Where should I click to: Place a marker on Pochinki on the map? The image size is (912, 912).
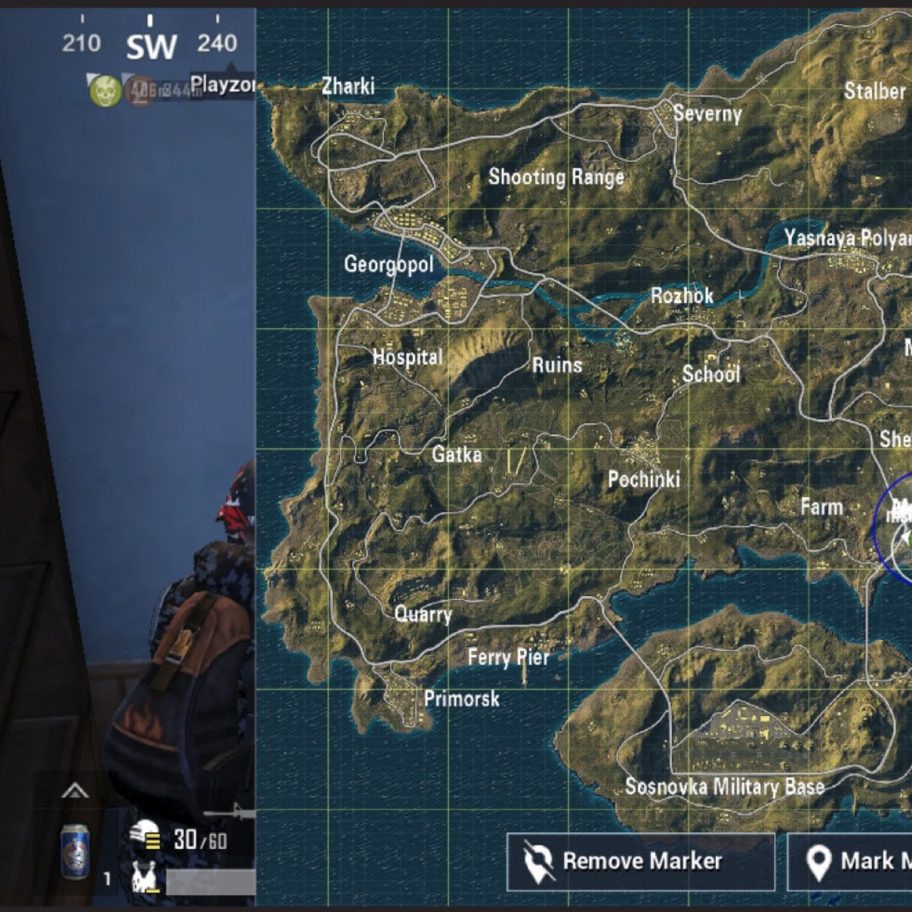(x=643, y=479)
